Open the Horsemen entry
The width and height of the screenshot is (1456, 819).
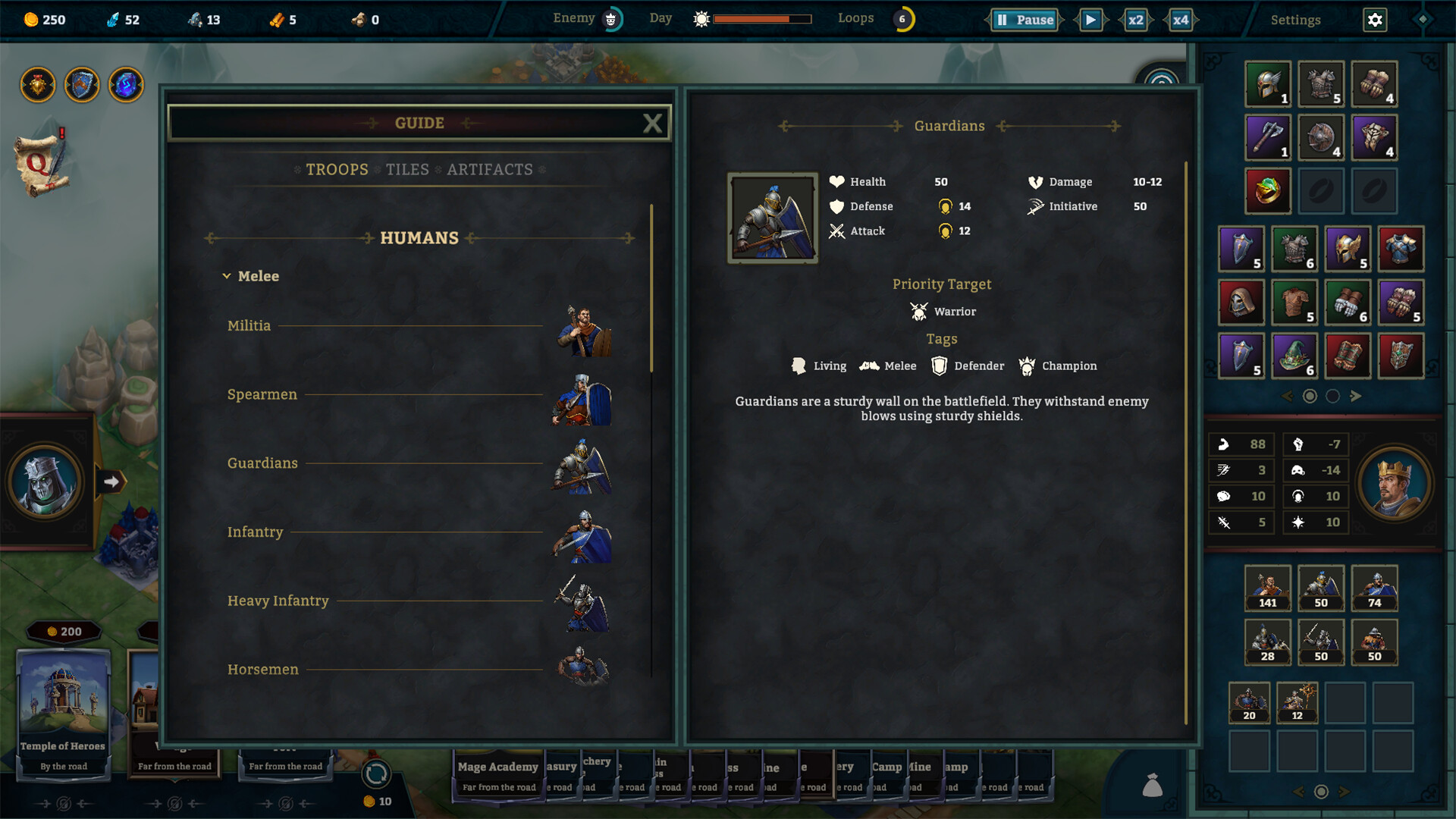point(262,670)
